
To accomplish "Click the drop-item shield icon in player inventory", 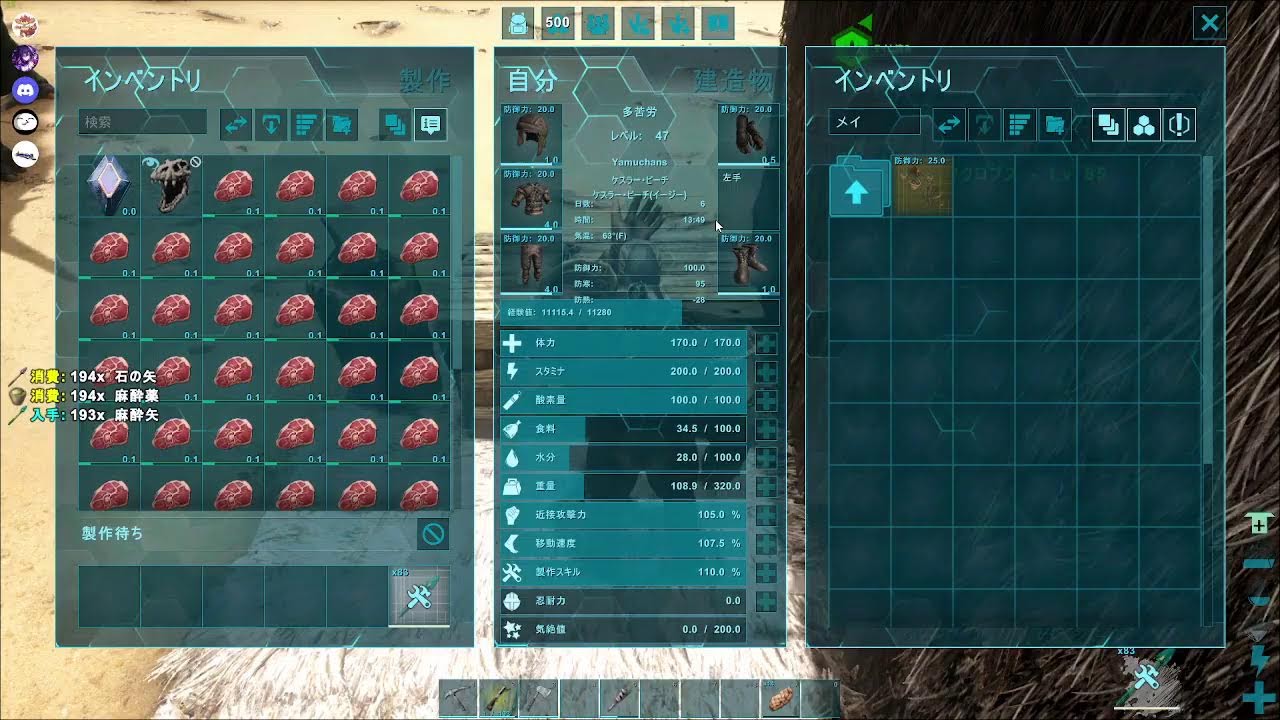I will (270, 125).
